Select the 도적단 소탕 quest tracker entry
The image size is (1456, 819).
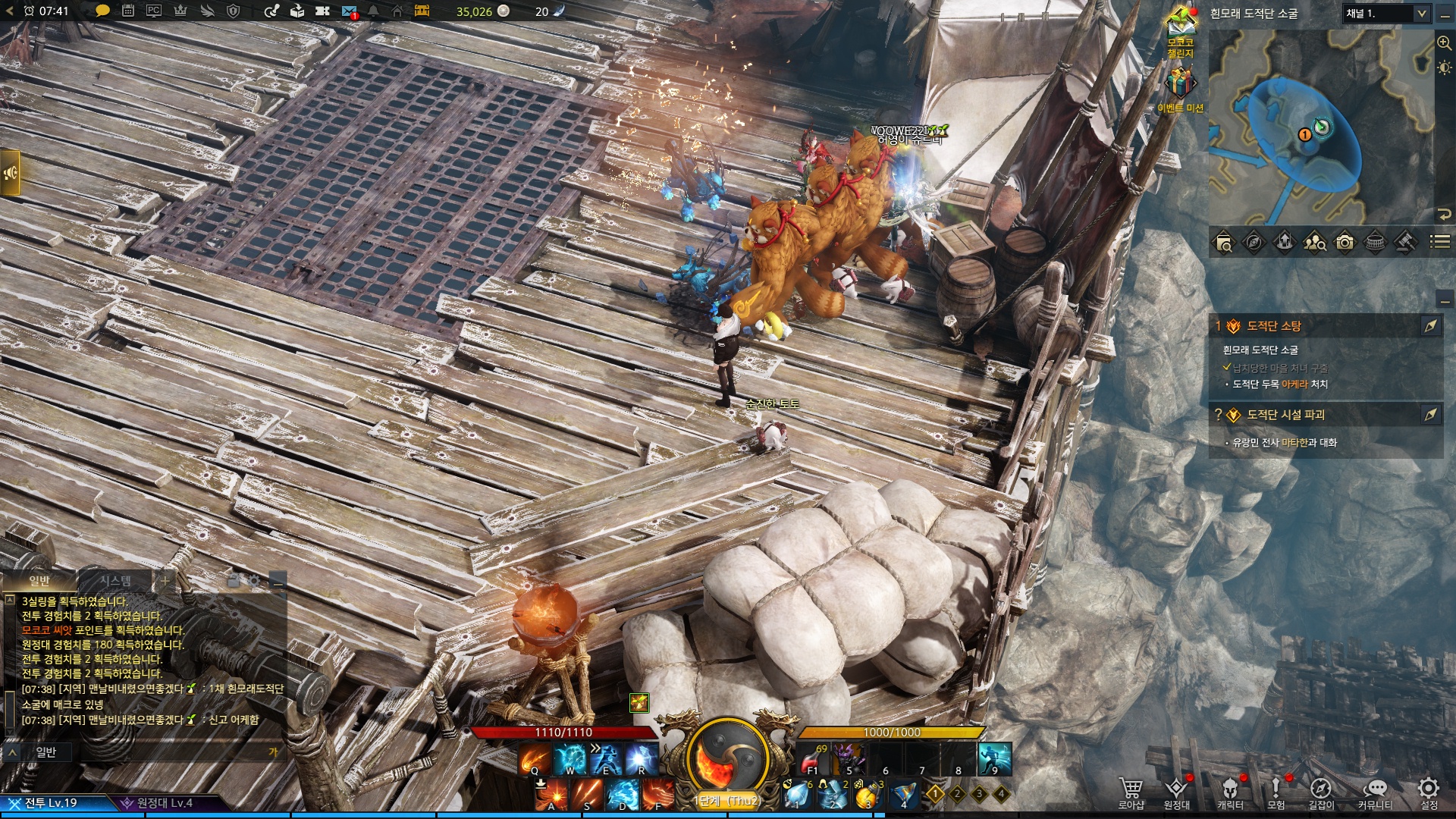pos(1274,326)
